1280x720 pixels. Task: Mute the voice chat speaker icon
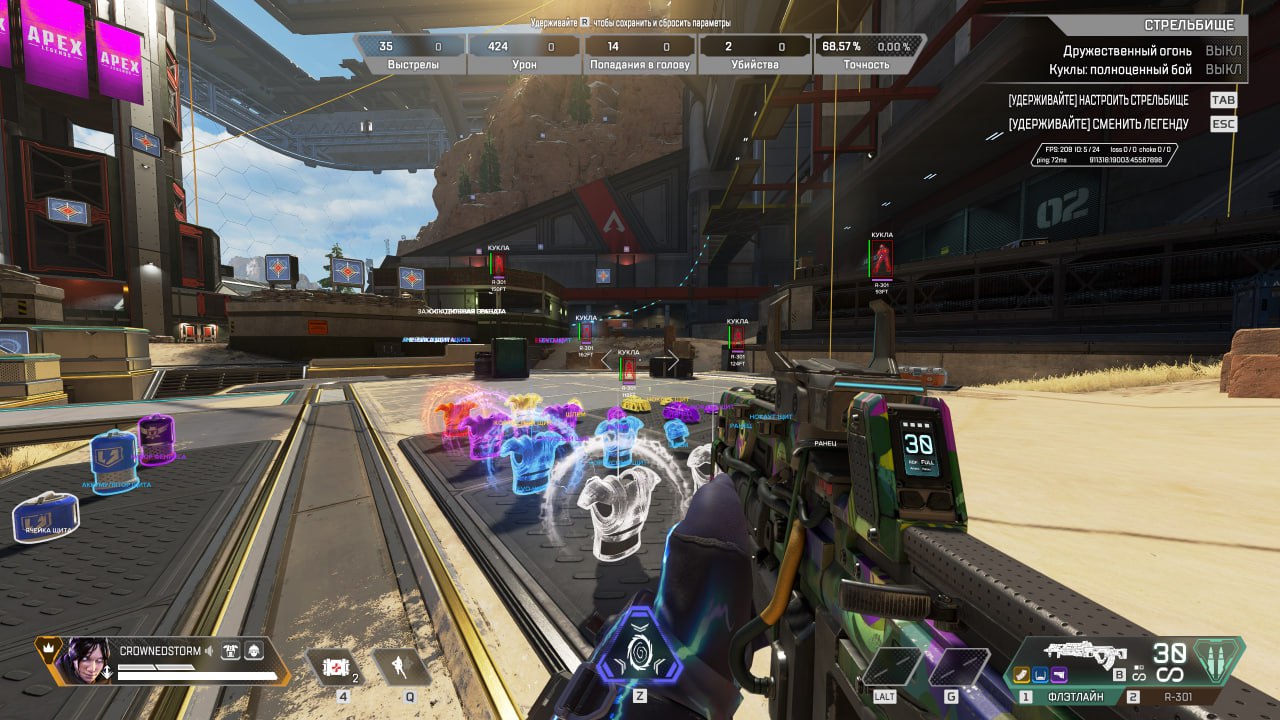[208, 651]
